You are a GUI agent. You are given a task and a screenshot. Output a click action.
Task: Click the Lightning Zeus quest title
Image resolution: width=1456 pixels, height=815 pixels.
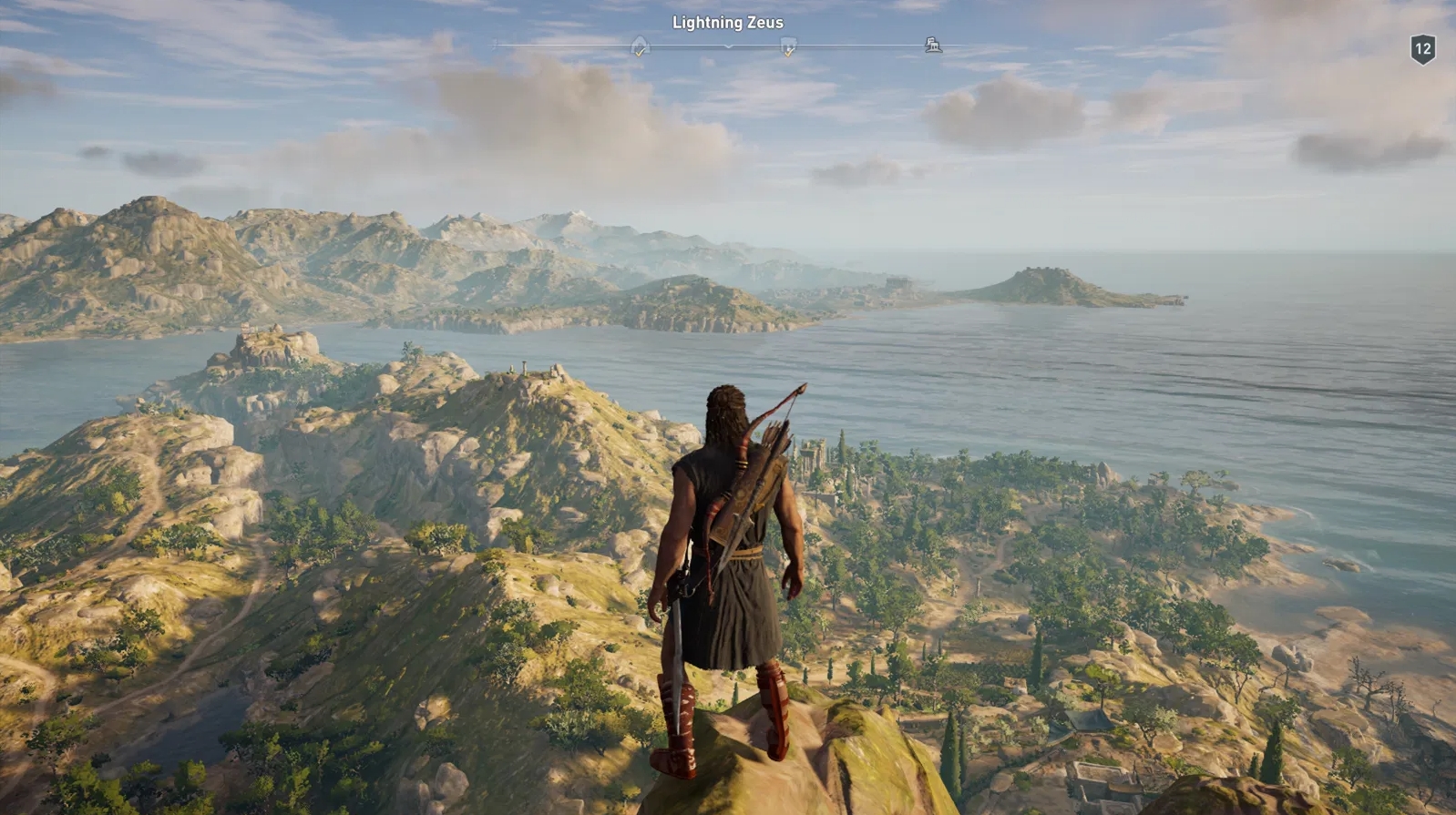[727, 22]
